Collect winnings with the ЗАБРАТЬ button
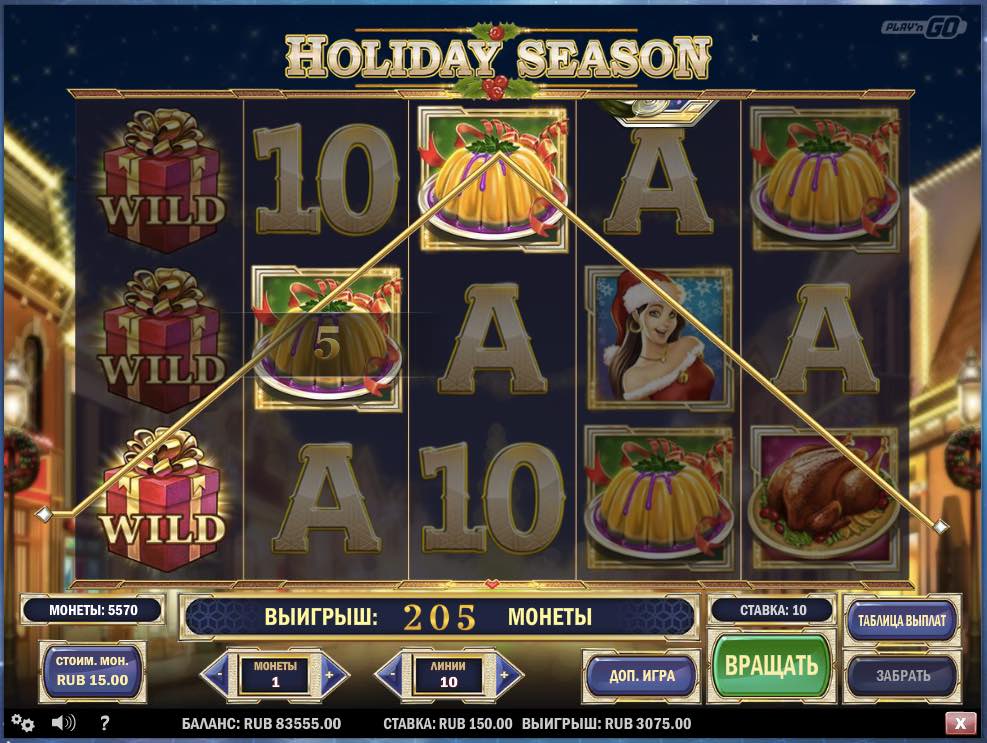This screenshot has height=743, width=987. 902,675
